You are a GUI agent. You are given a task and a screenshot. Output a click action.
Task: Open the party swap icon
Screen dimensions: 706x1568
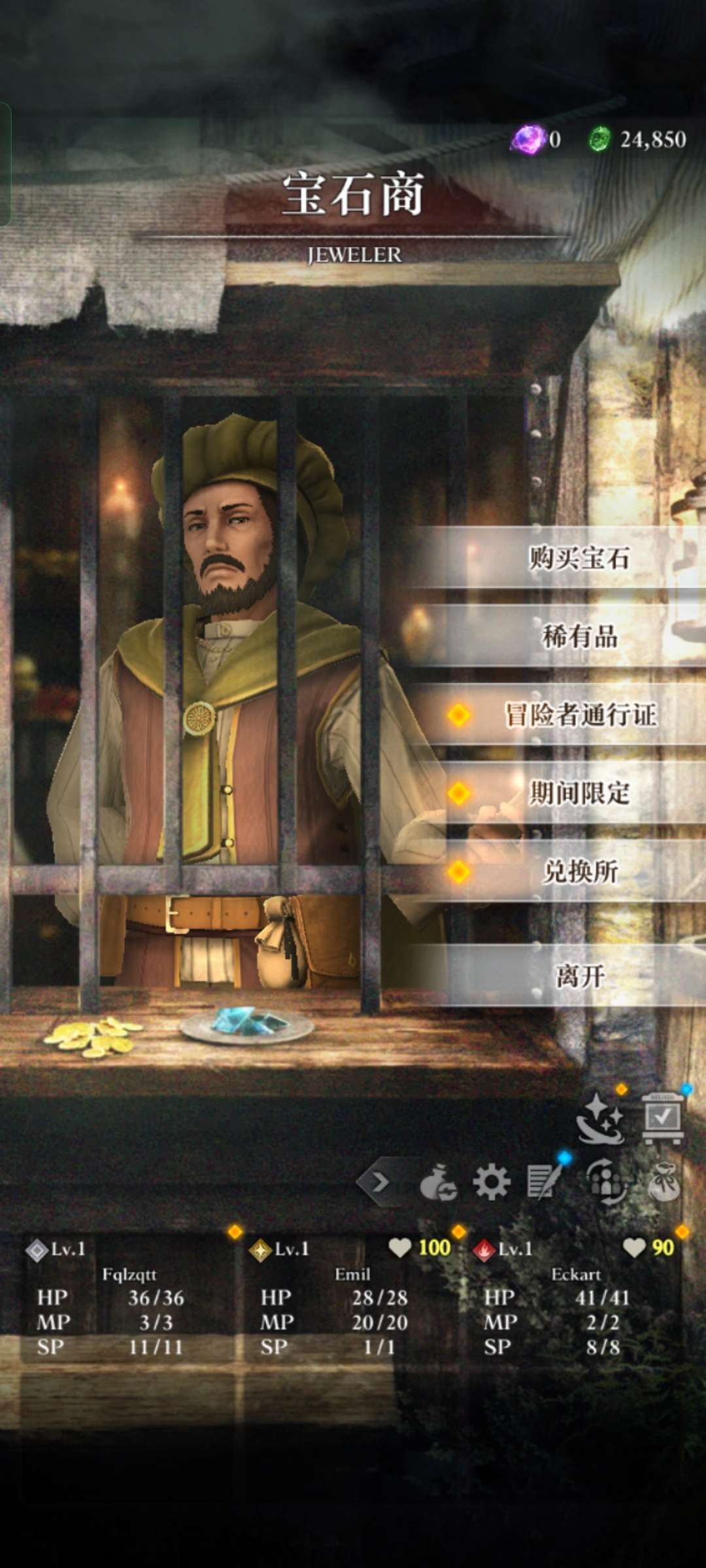[606, 1182]
